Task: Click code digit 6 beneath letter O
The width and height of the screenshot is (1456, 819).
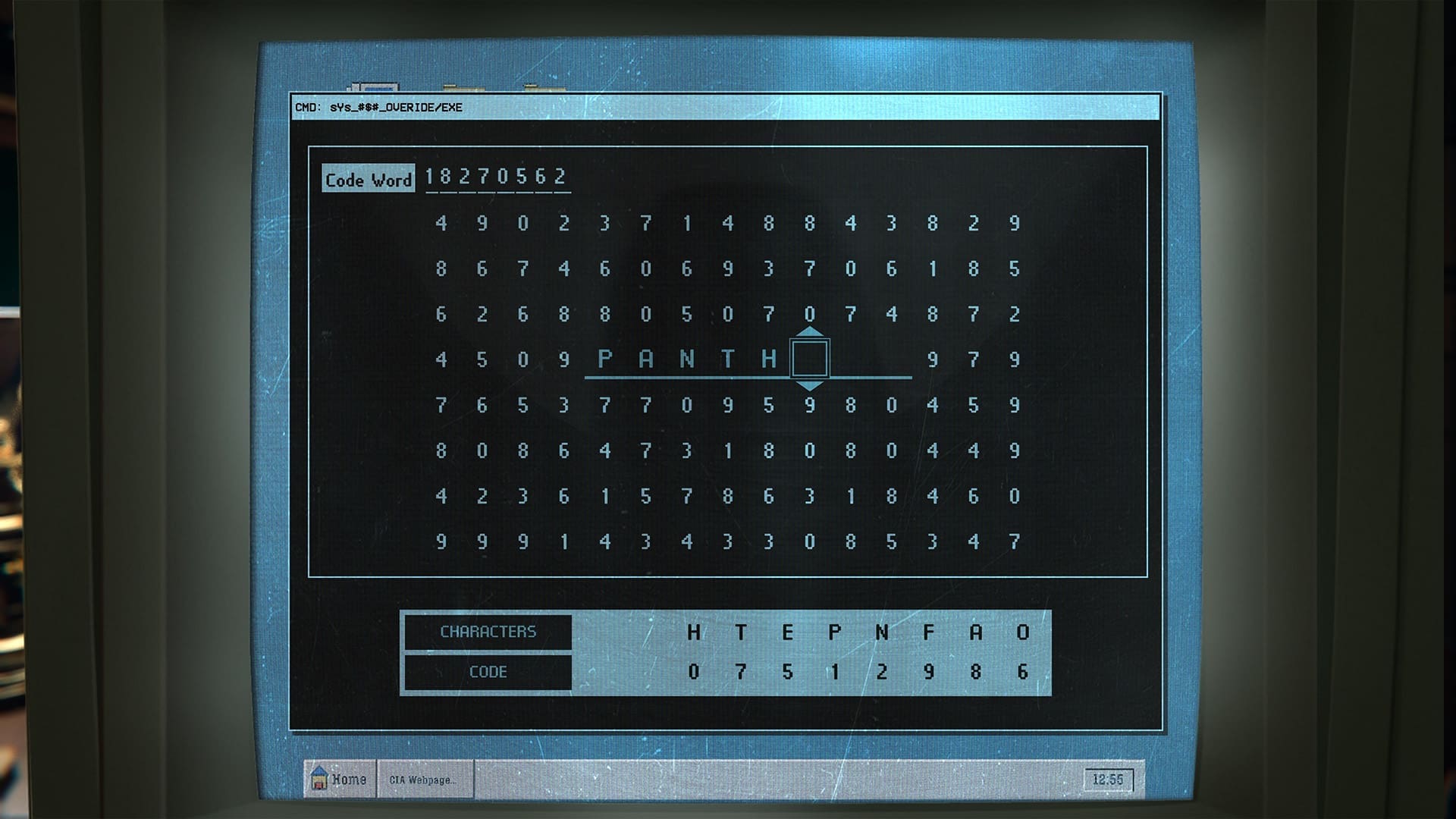Action: click(1021, 671)
